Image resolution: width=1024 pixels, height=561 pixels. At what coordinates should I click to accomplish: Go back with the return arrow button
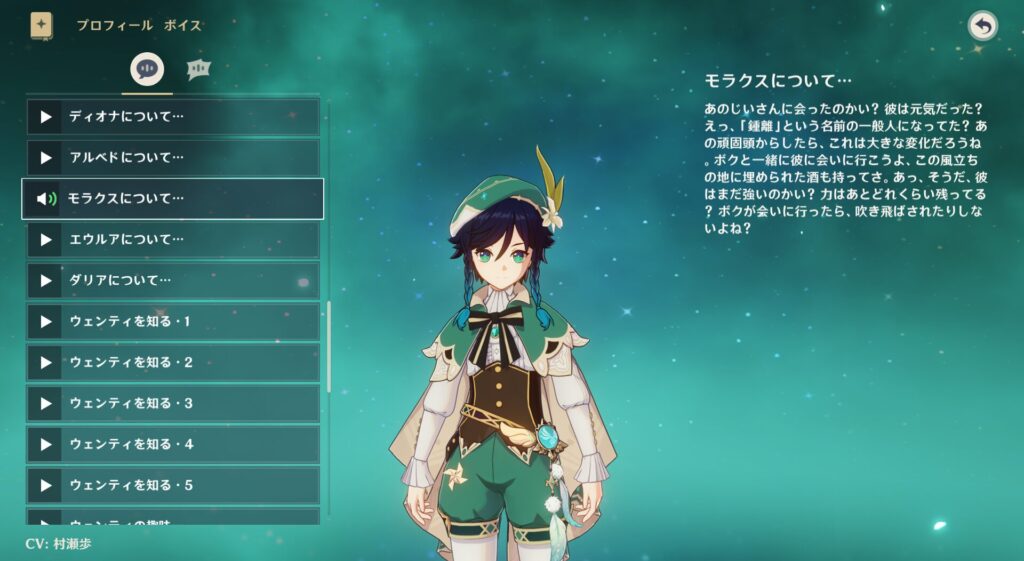tap(983, 26)
